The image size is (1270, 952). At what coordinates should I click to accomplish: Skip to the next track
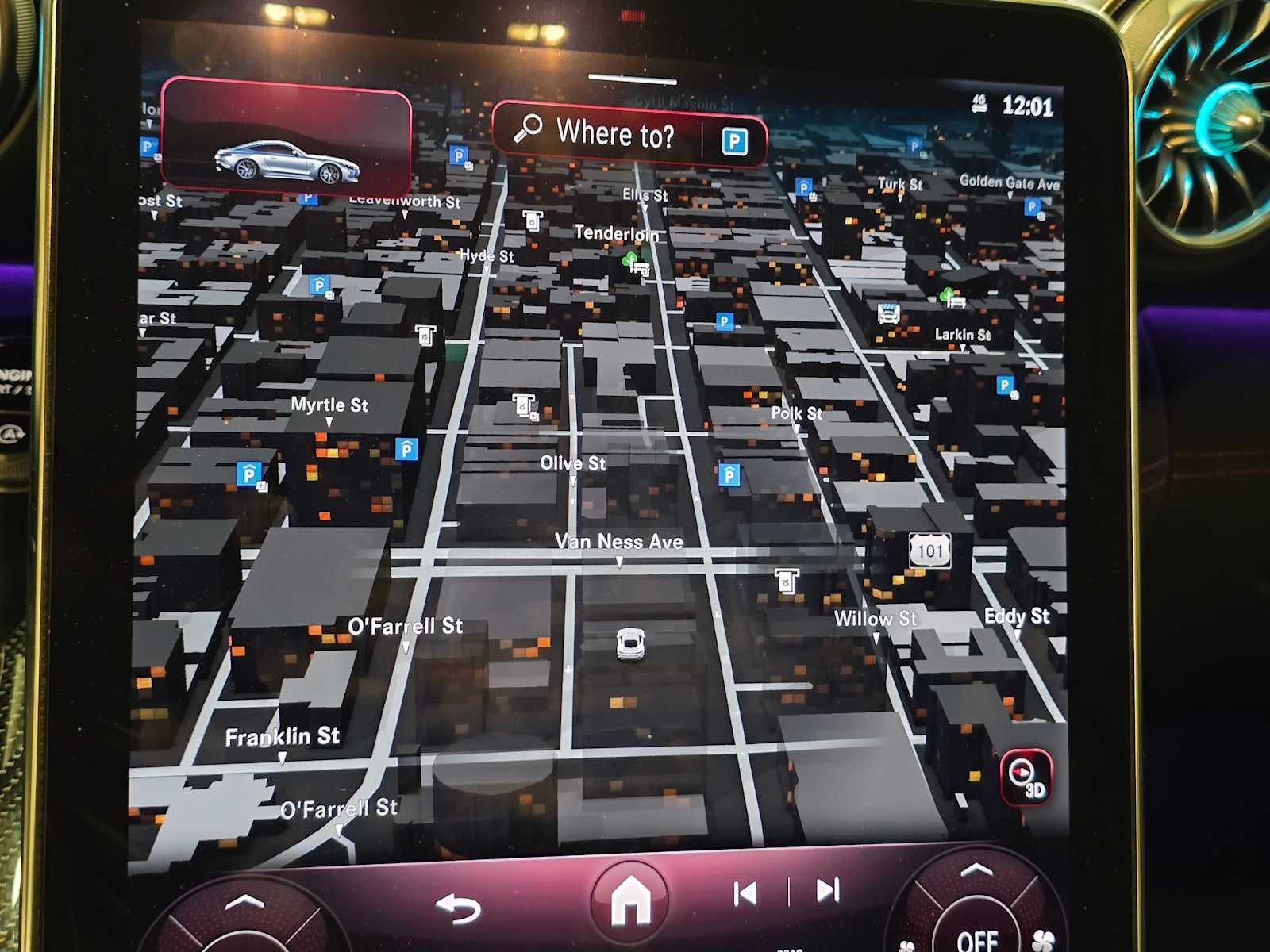click(x=828, y=890)
